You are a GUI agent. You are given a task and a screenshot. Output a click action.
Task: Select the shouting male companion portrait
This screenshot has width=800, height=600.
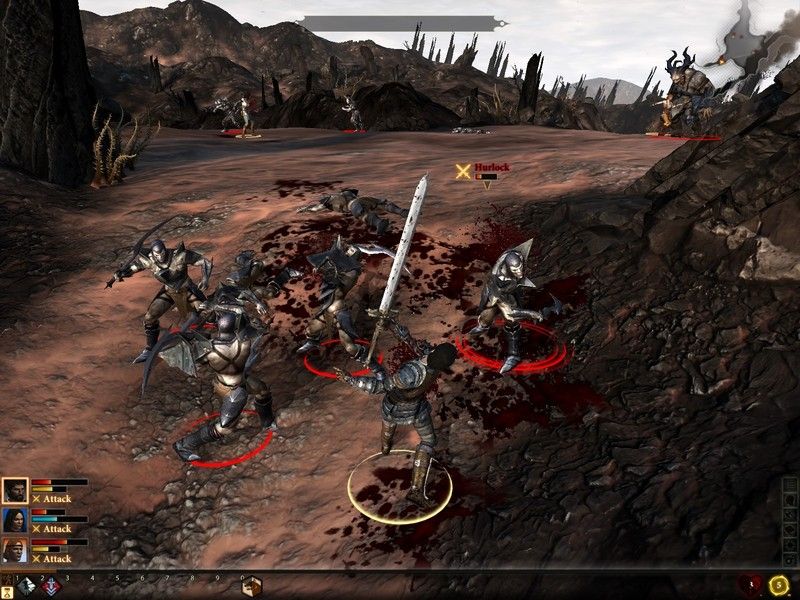15,550
